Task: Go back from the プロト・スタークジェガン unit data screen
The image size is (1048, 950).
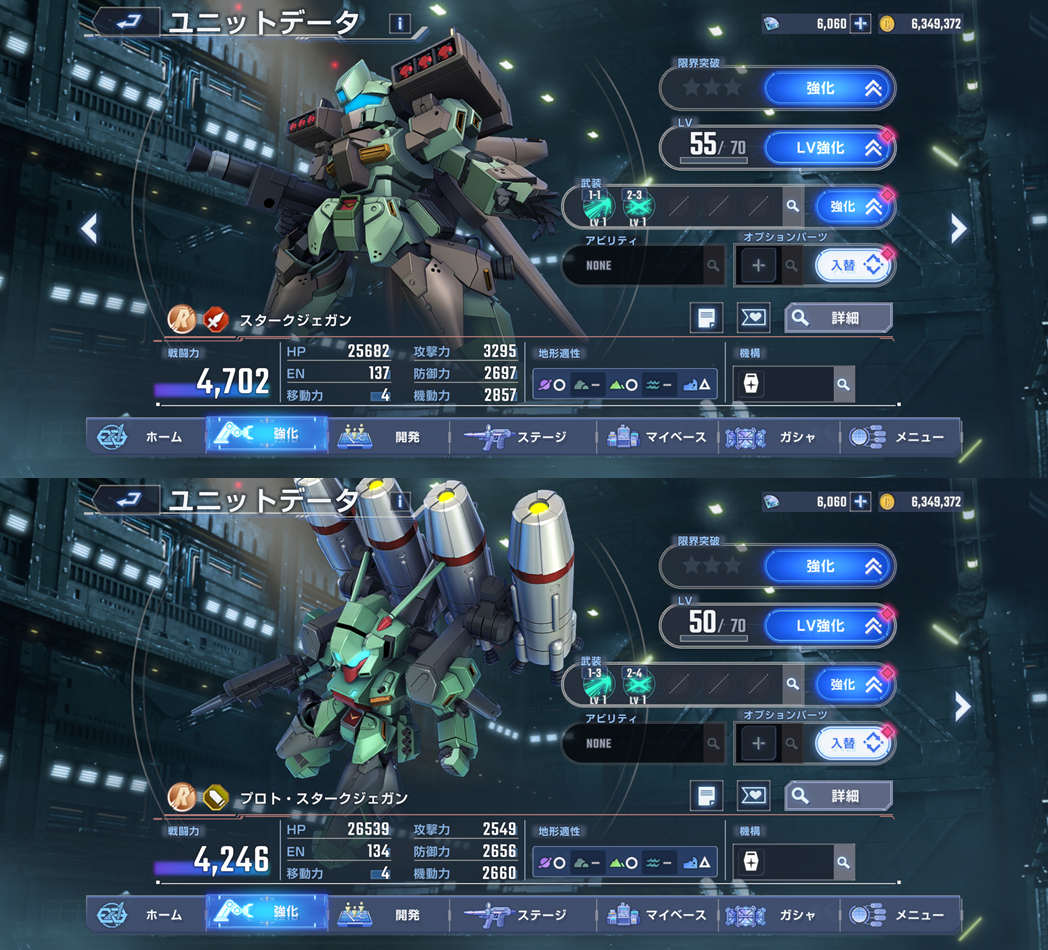Action: pos(127,499)
